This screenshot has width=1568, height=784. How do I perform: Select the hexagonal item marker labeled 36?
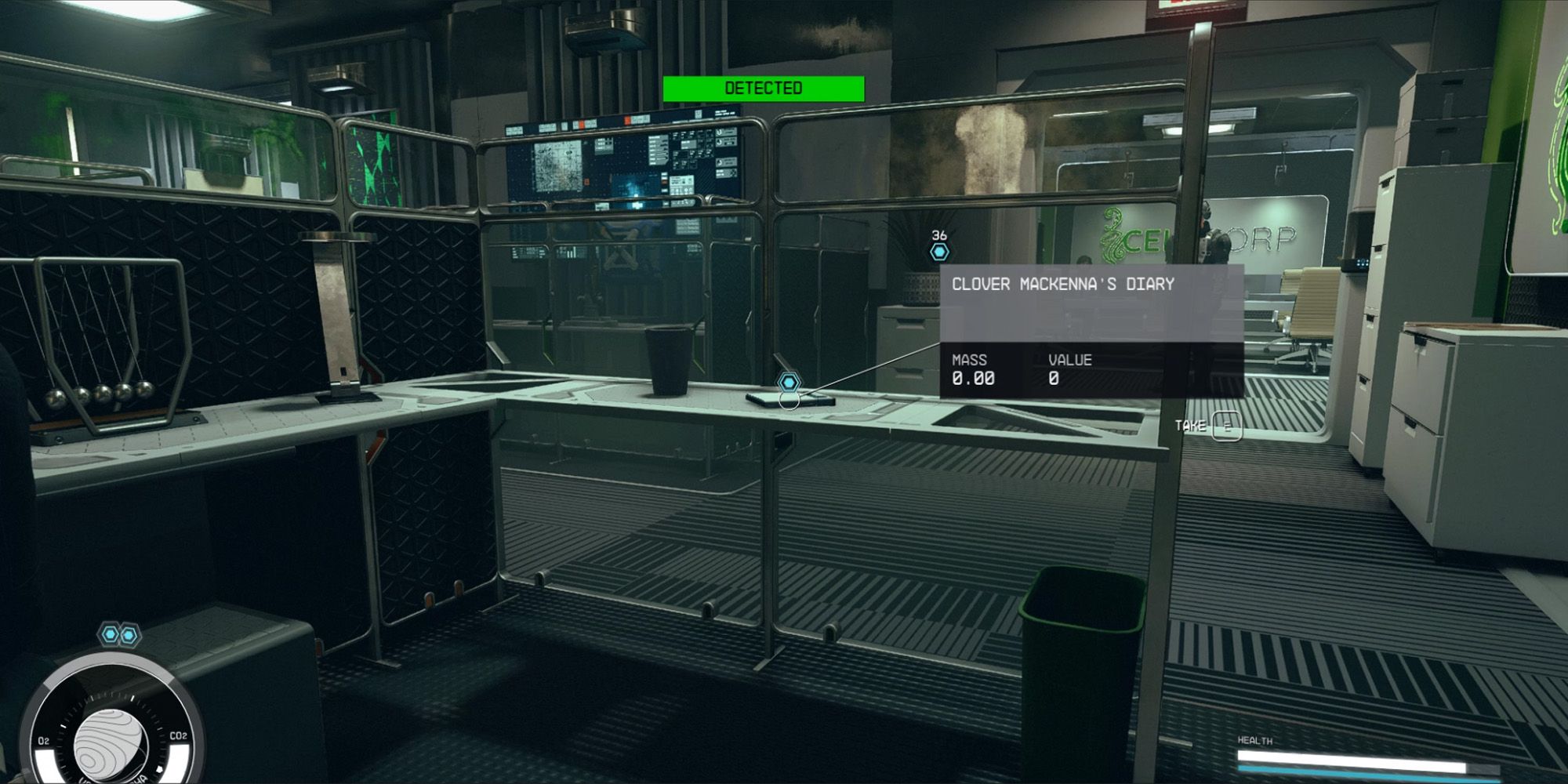[x=938, y=251]
